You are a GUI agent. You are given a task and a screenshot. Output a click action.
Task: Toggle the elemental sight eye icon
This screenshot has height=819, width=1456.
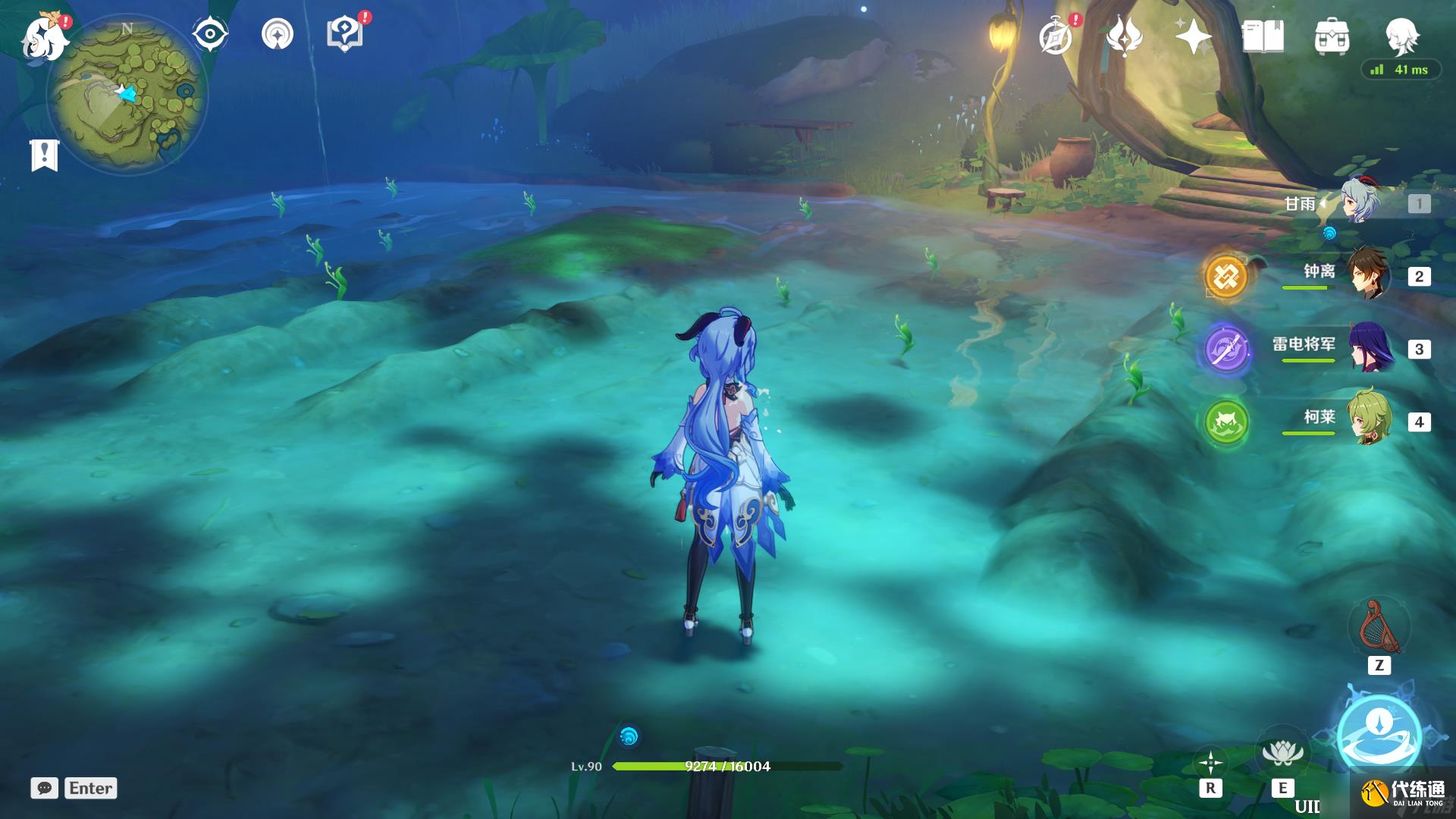tap(209, 34)
